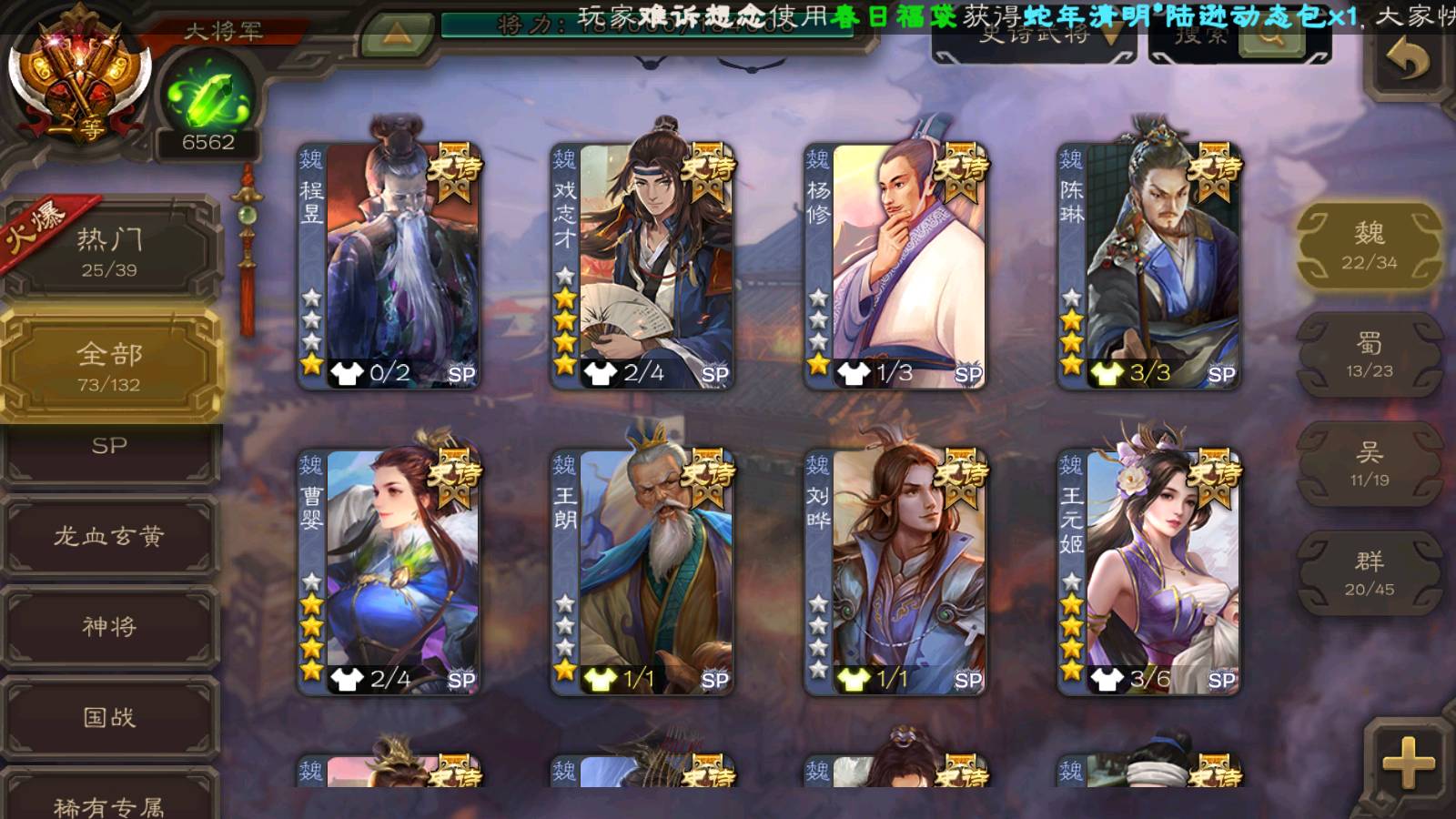
Task: Open the 王朗 hero card
Action: click(642, 571)
